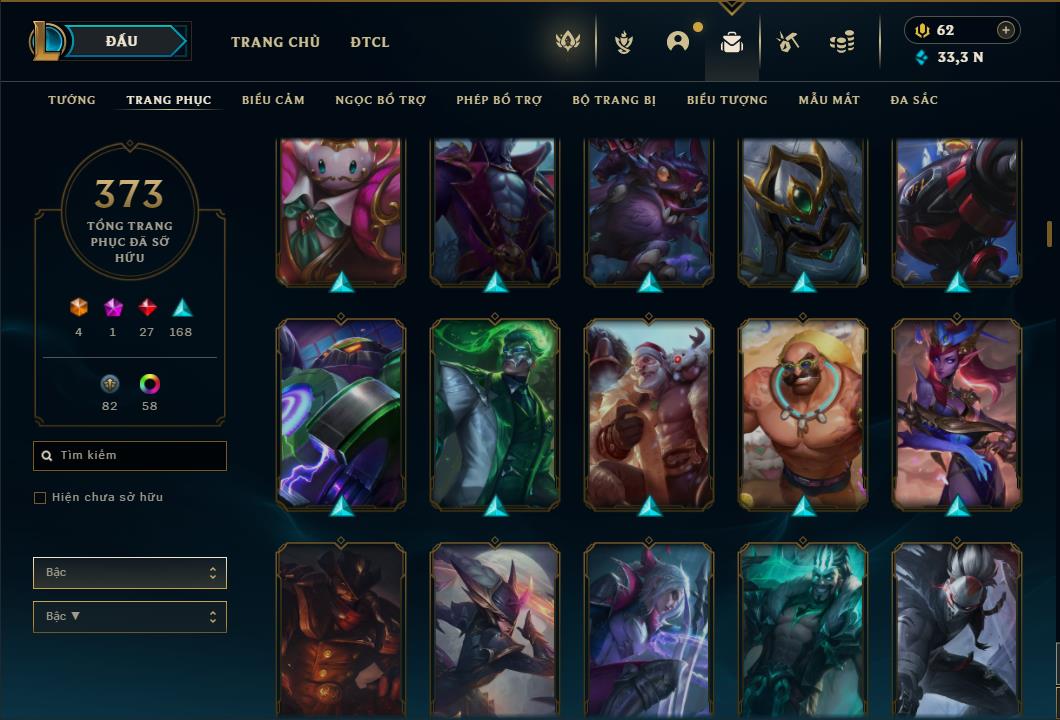The width and height of the screenshot is (1060, 720).
Task: Go to the ĐTCL section
Action: click(x=370, y=42)
